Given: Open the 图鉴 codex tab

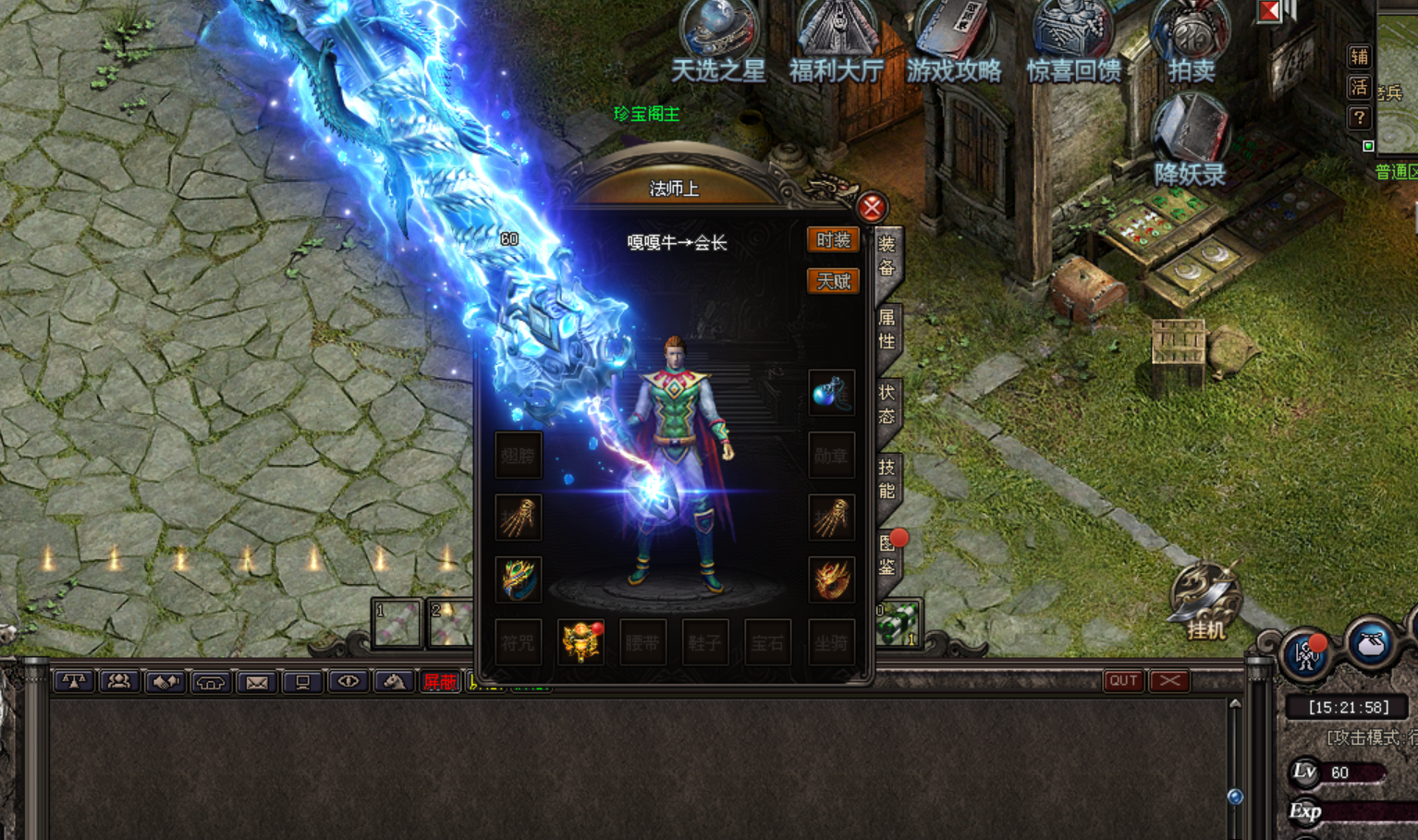Looking at the screenshot, I should (887, 554).
